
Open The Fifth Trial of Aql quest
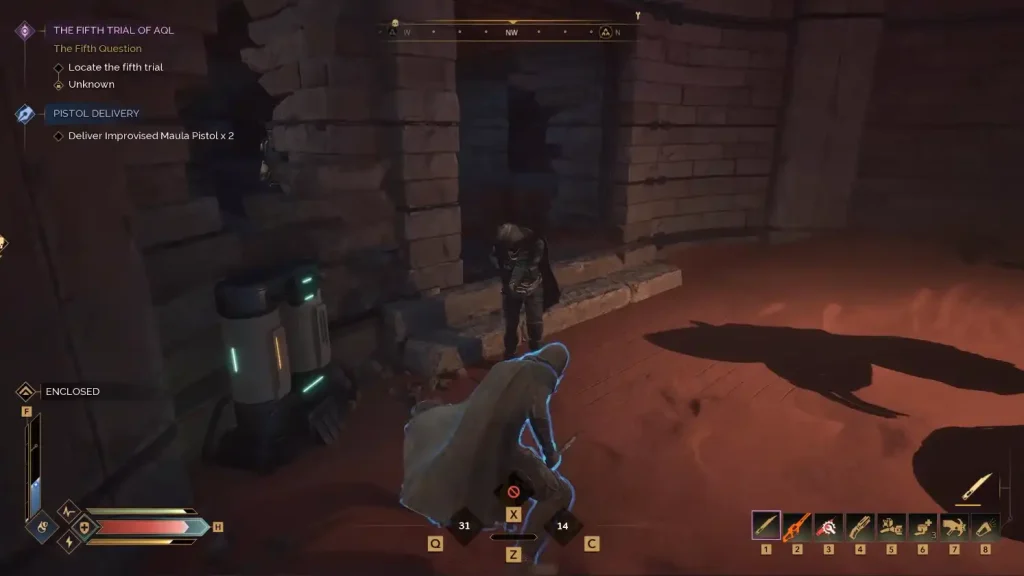pos(113,31)
